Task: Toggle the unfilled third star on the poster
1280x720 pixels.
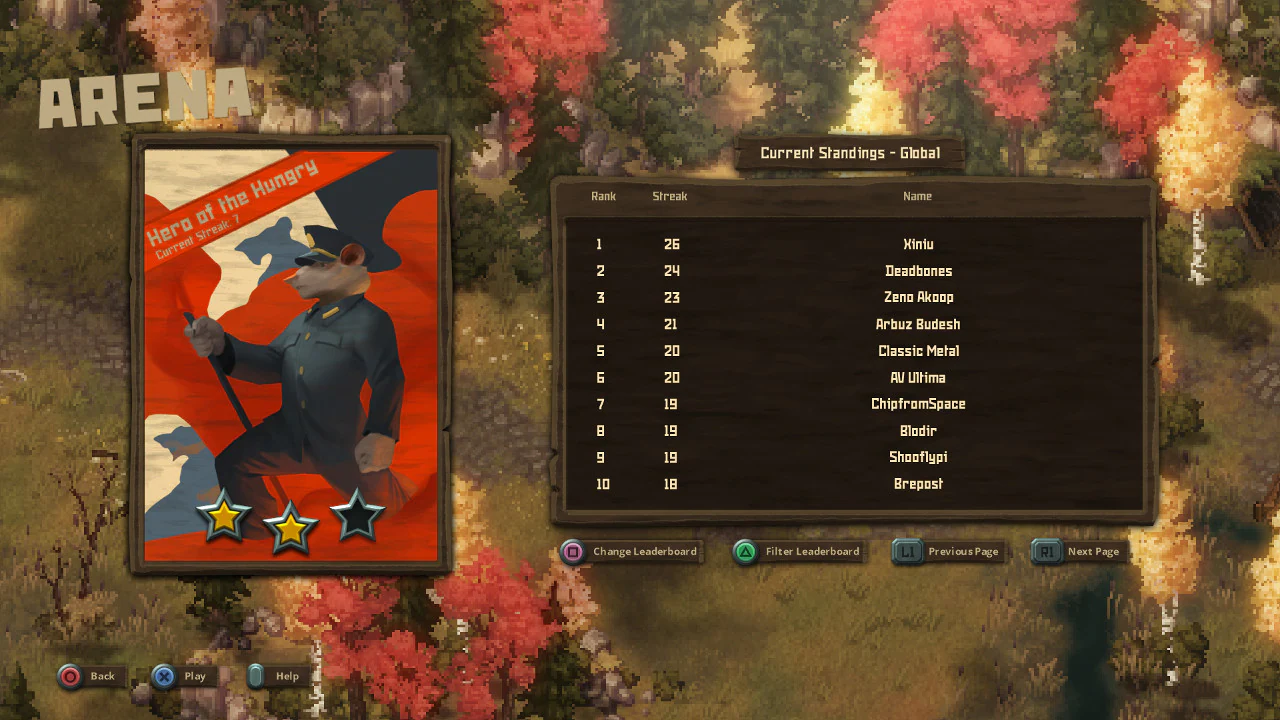Action: point(356,517)
